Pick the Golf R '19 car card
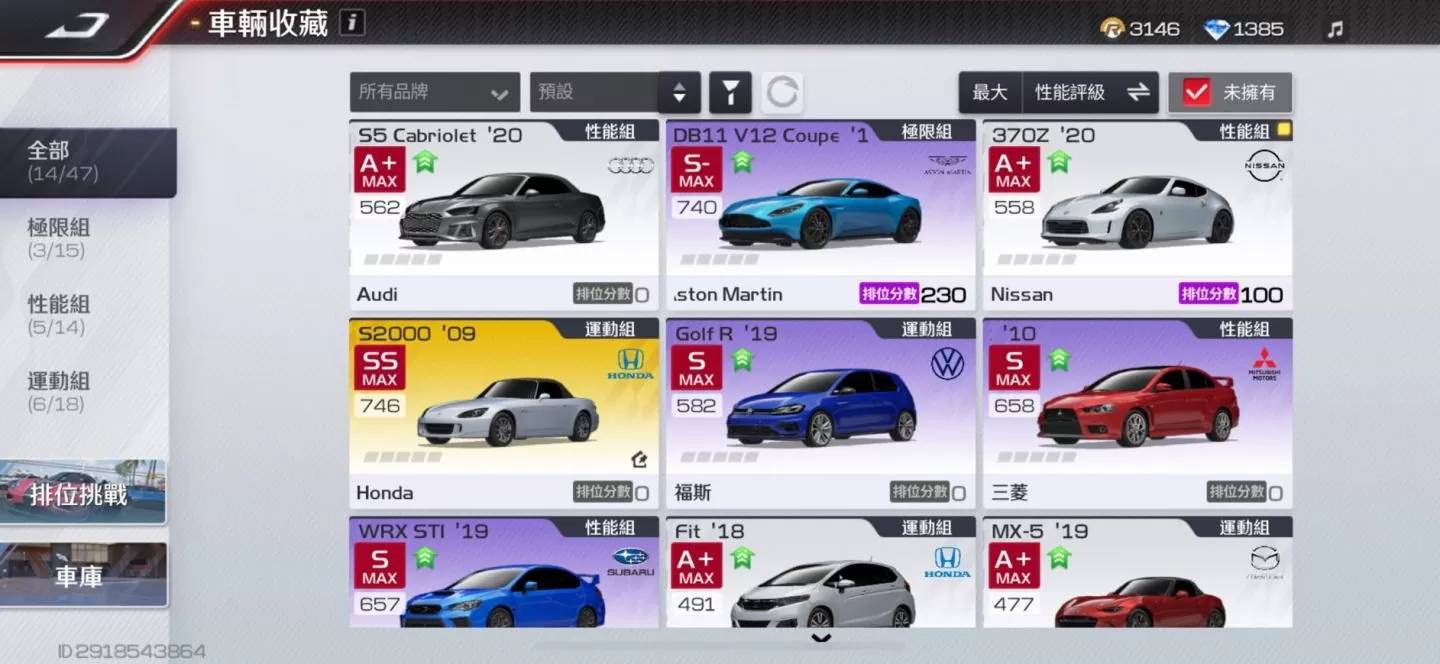 (x=820, y=413)
